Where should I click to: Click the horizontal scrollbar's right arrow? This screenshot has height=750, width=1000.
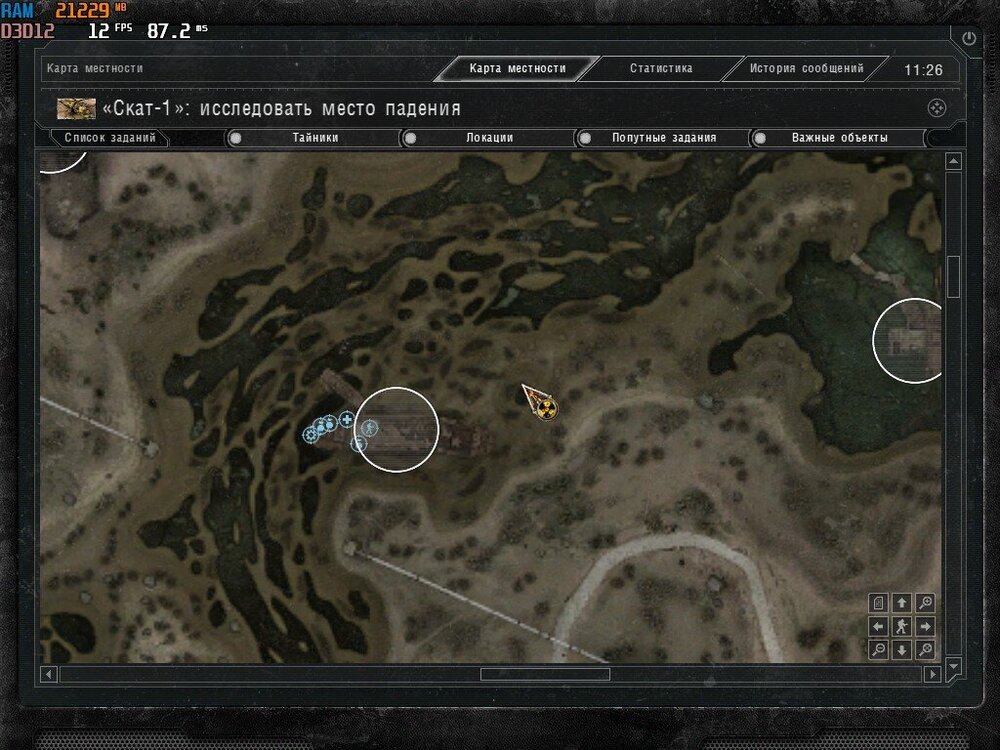(933, 675)
